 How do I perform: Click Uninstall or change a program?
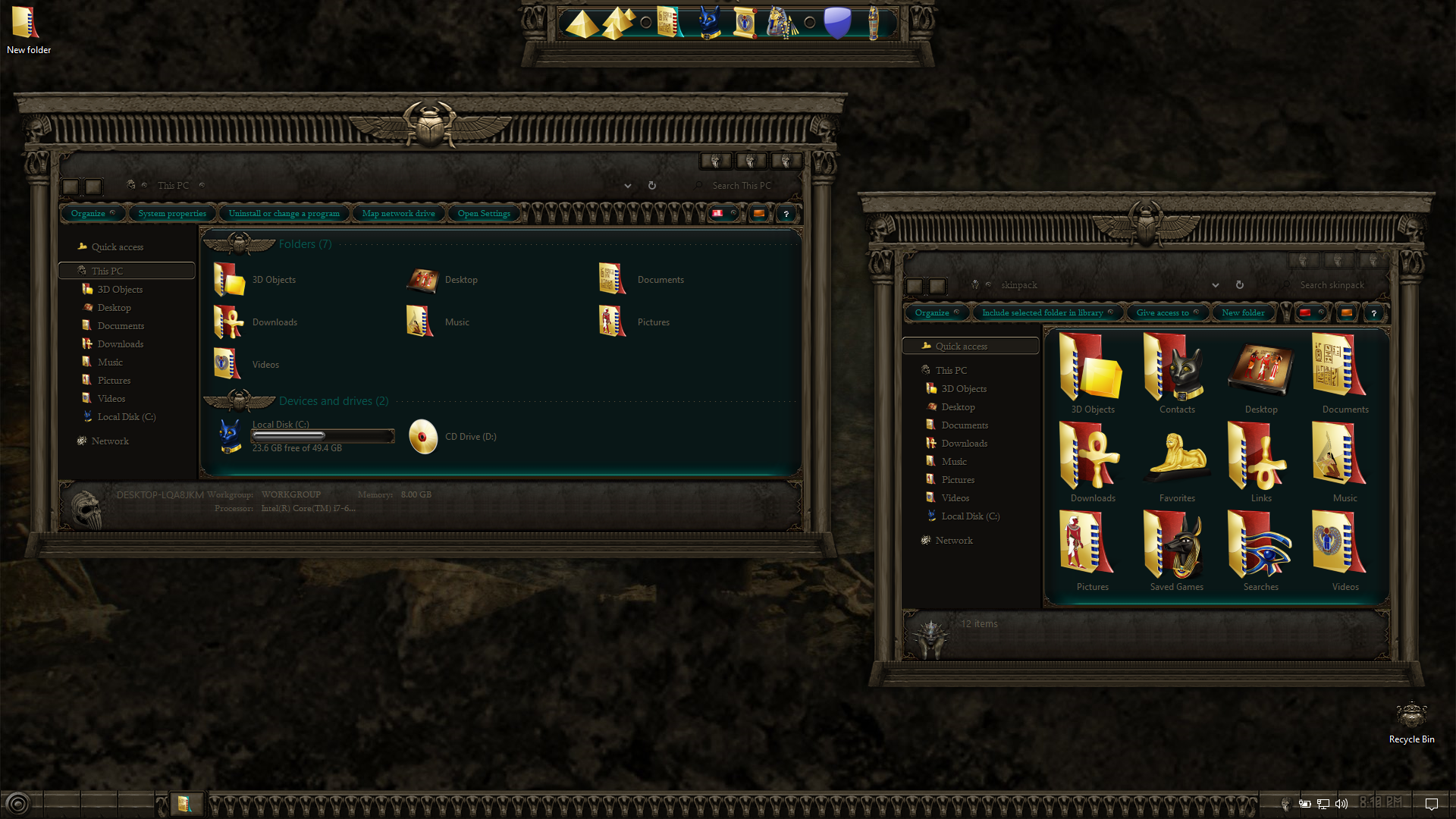284,214
